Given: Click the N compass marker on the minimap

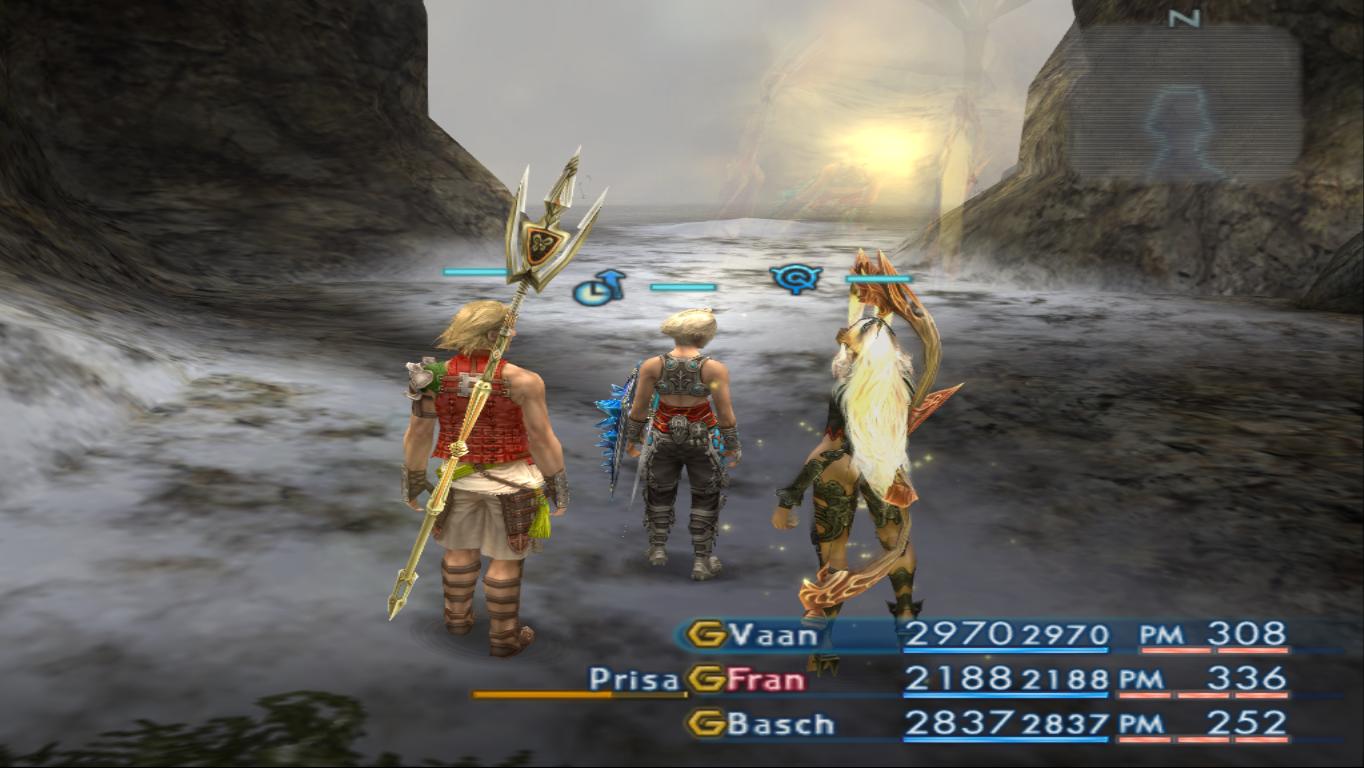Looking at the screenshot, I should tap(1183, 17).
